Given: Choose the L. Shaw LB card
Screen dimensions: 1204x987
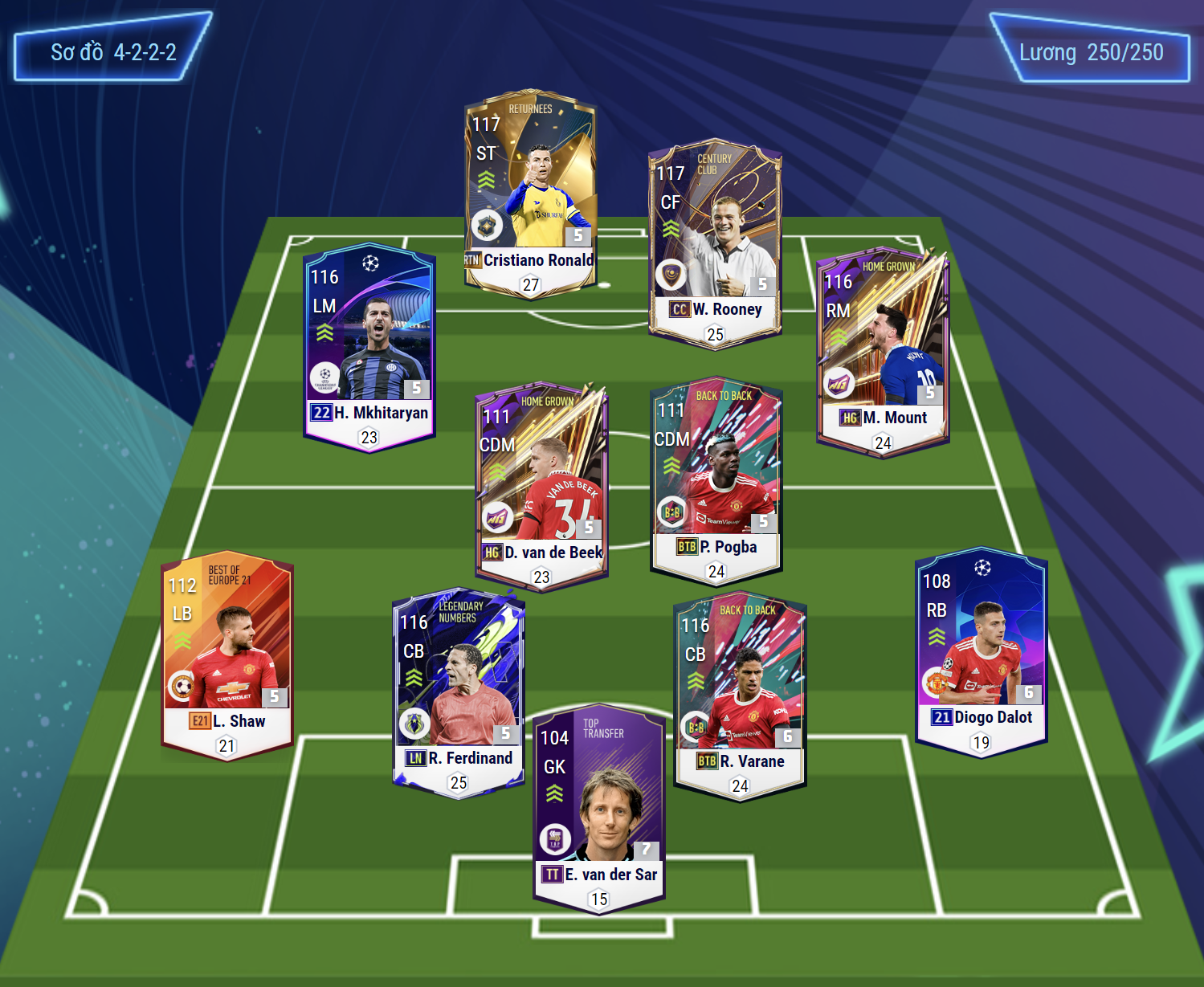Looking at the screenshot, I should point(227,655).
